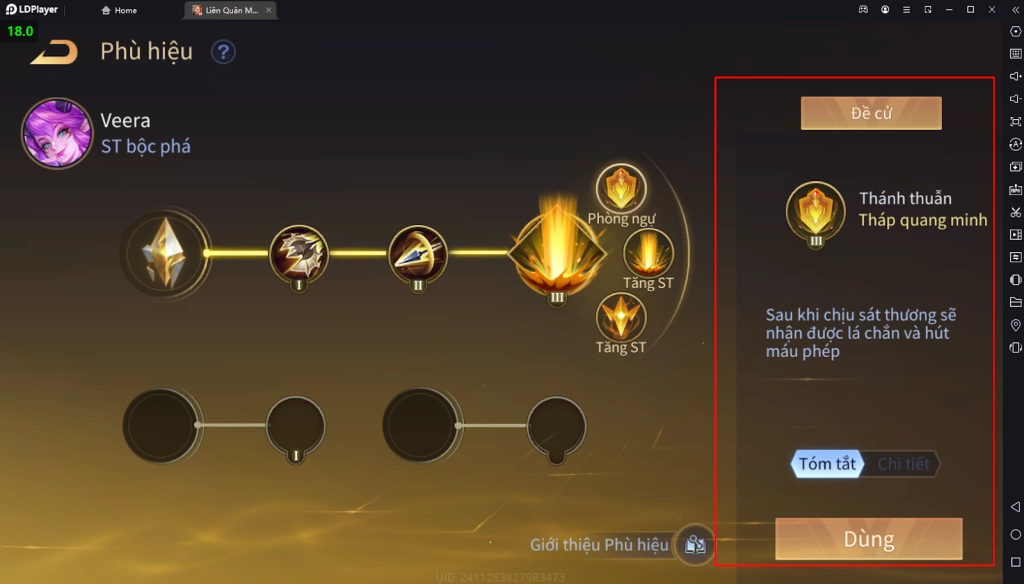The width and height of the screenshot is (1024, 584).
Task: Confirm with the Dùng button
Action: pyautogui.click(x=868, y=540)
